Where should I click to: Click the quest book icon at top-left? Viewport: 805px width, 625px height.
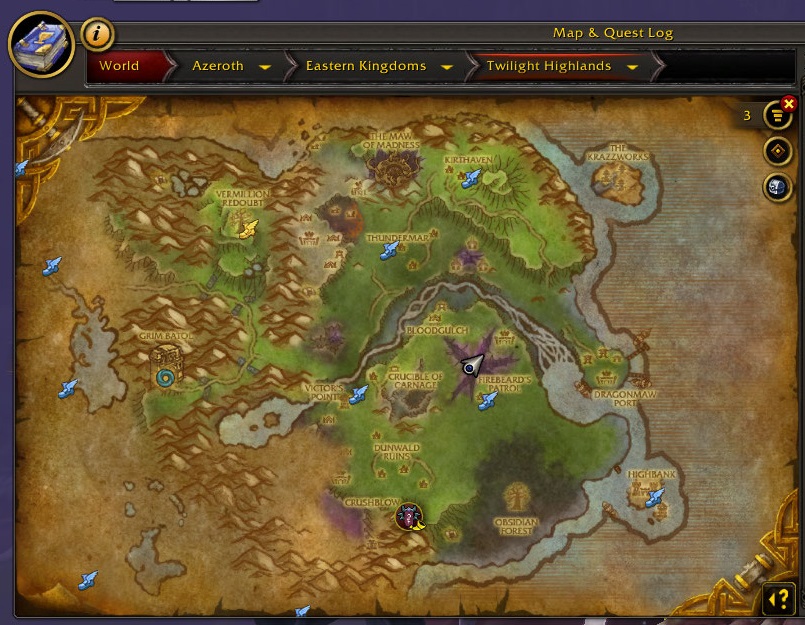41,46
